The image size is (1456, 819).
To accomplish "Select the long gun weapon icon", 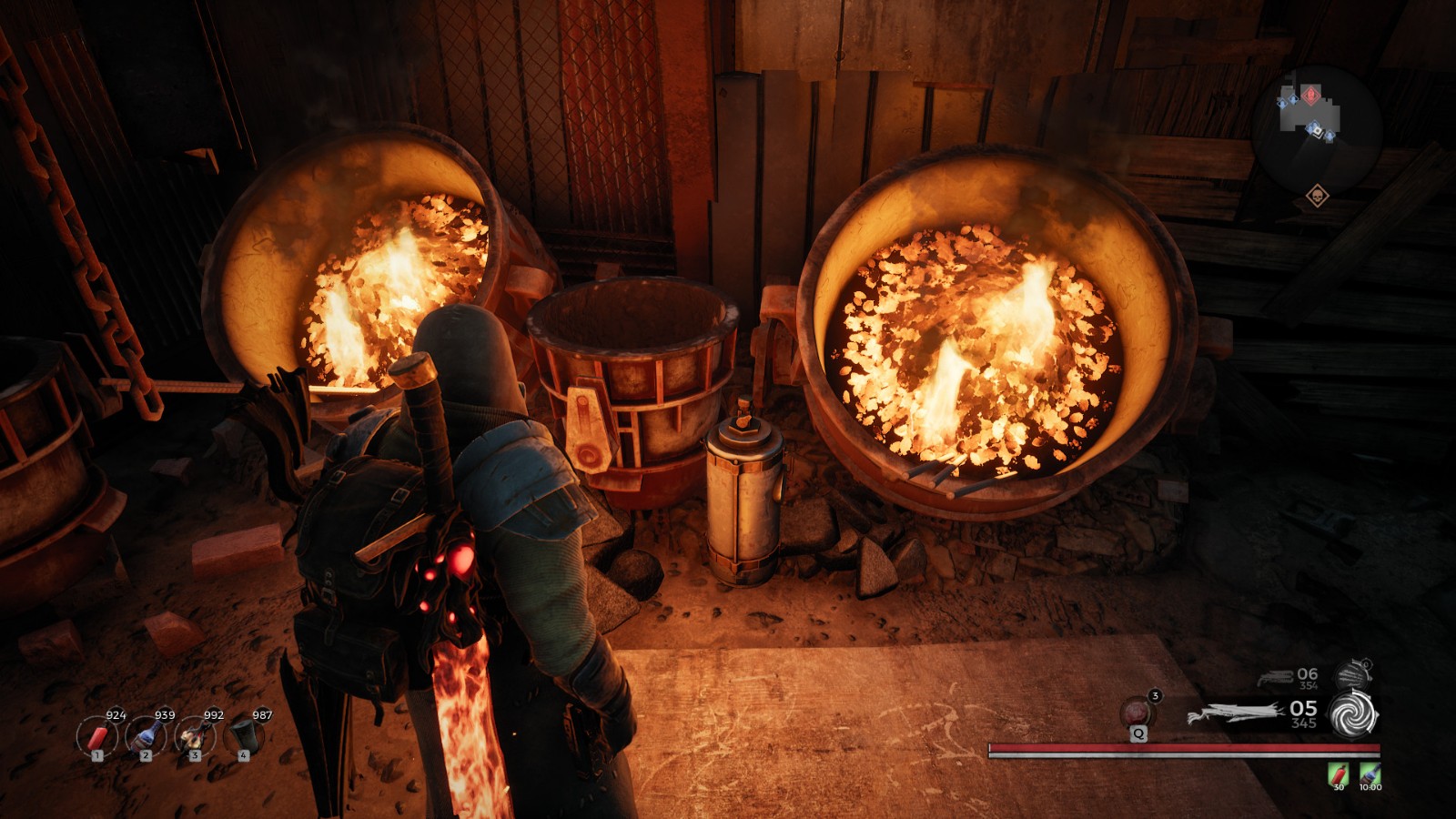I will 1236,714.
